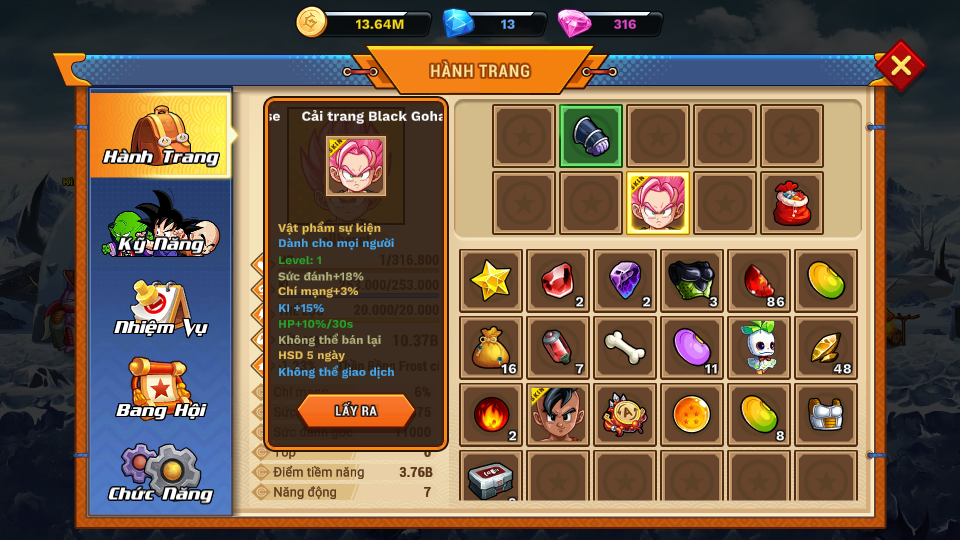
Task: Open the Nhiệm Vụ tab
Action: (x=161, y=309)
